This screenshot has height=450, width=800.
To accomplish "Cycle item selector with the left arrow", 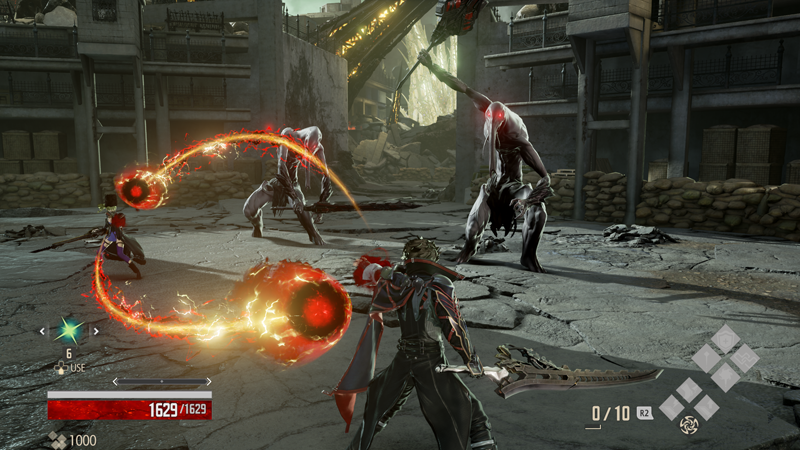I will point(42,331).
